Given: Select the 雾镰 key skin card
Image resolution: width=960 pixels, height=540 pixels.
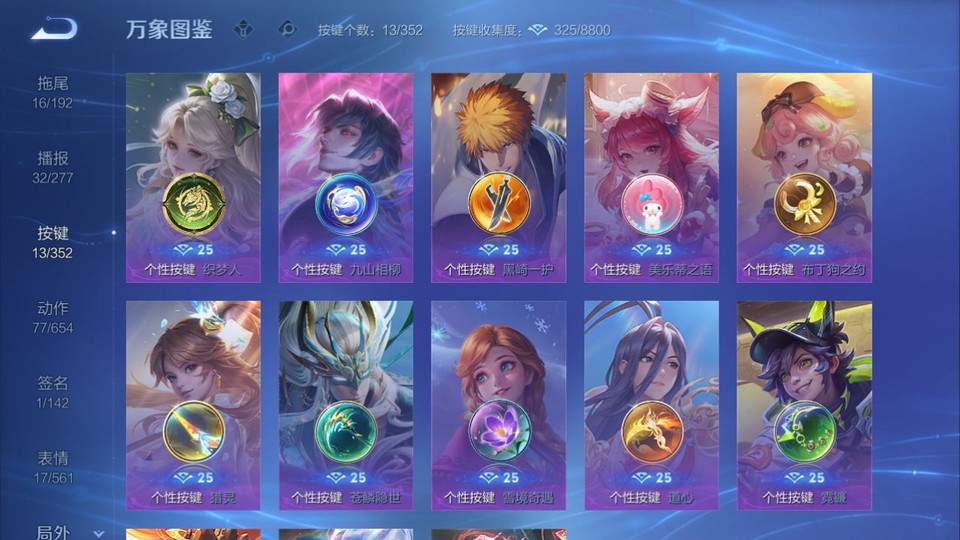Looking at the screenshot, I should tap(804, 405).
